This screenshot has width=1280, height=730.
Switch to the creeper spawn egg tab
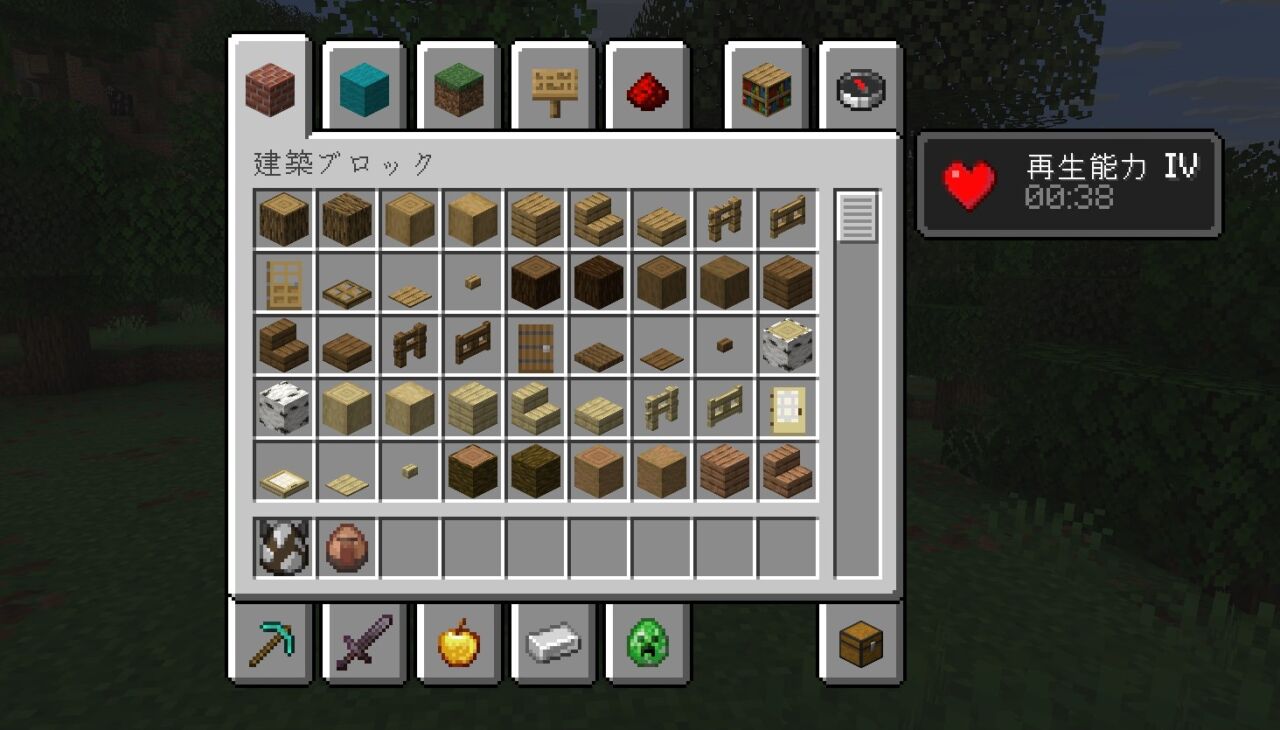coord(646,643)
